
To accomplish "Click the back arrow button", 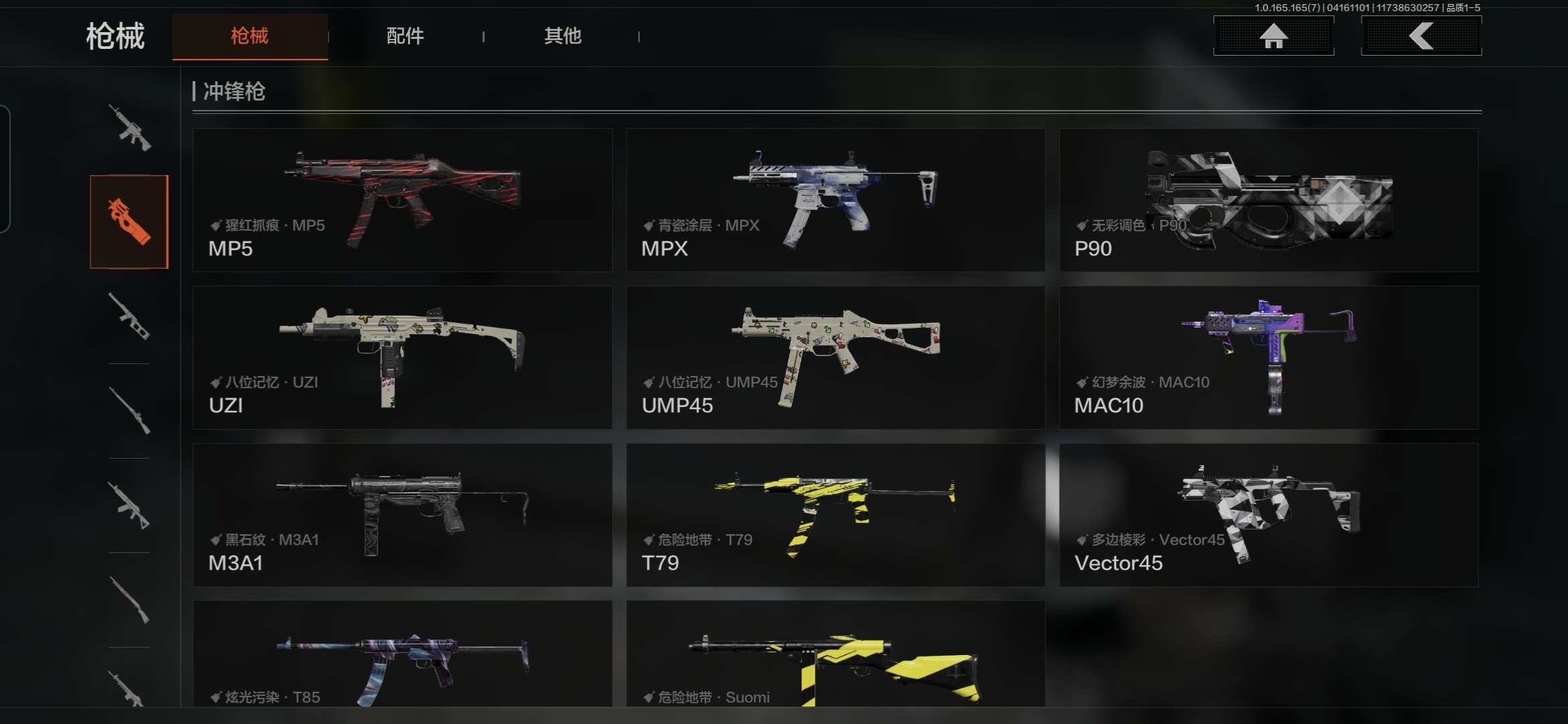I will pos(1421,36).
